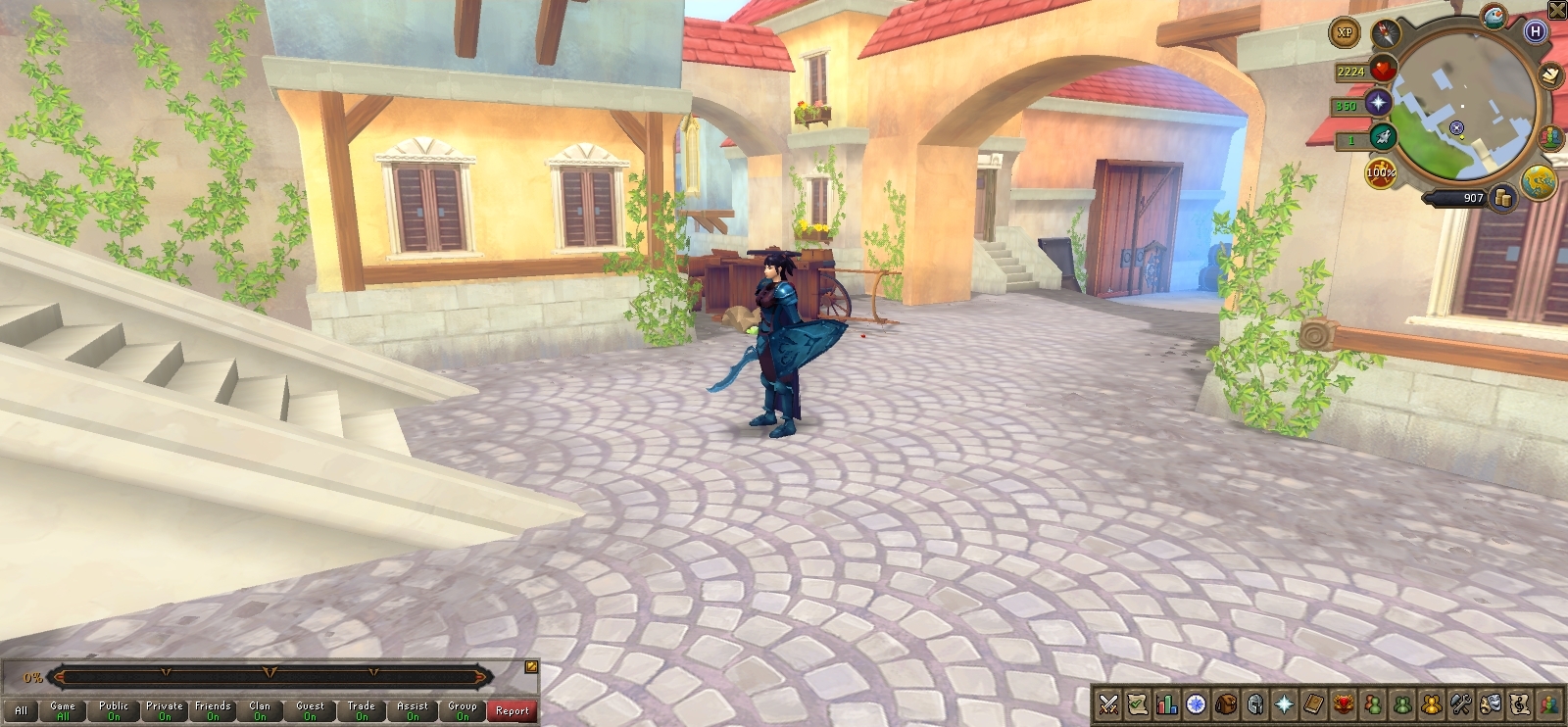The height and width of the screenshot is (727, 1568).
Task: Toggle run with the 100% energy icon
Action: point(1381,173)
